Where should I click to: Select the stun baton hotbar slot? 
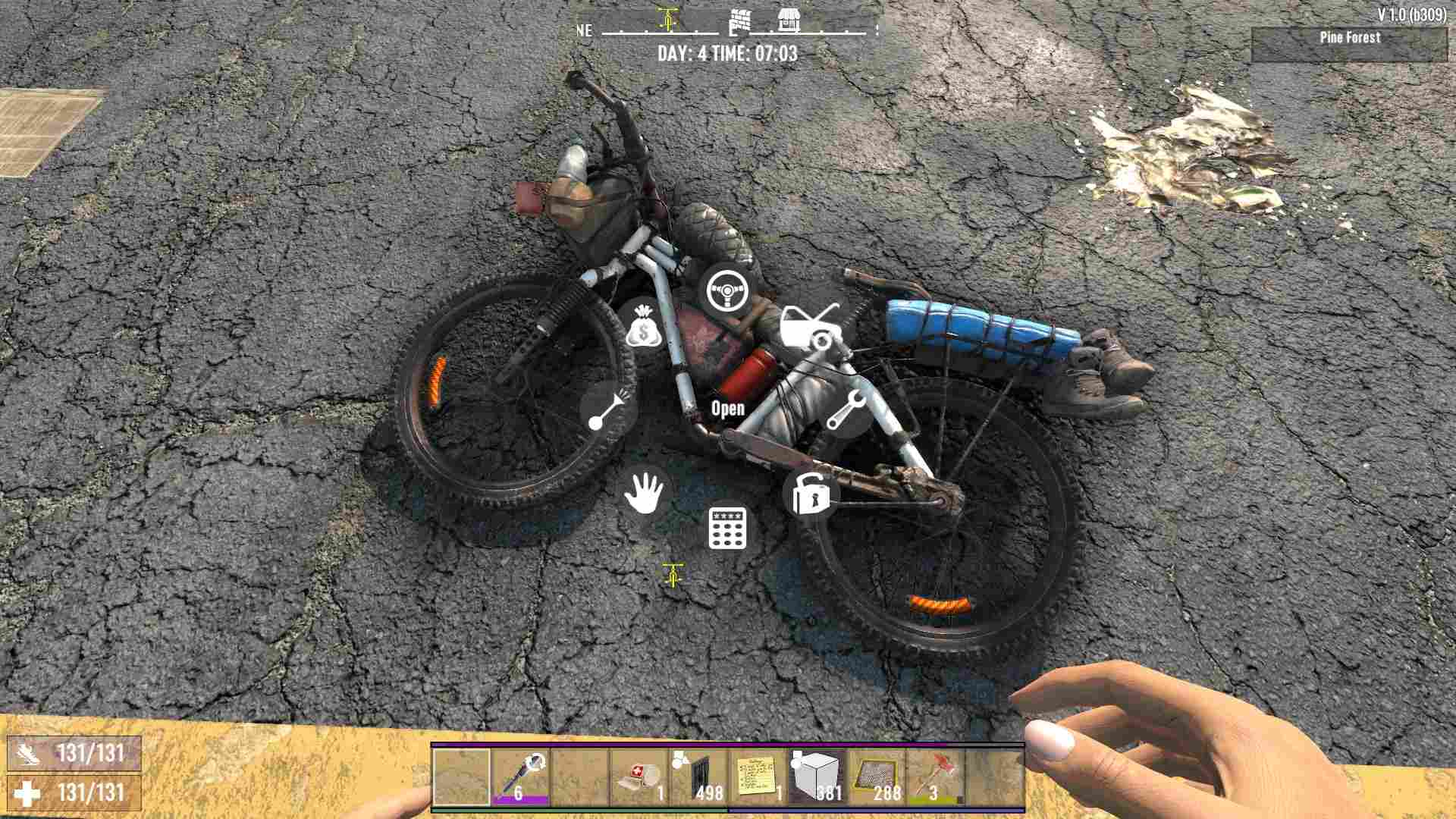(520, 777)
